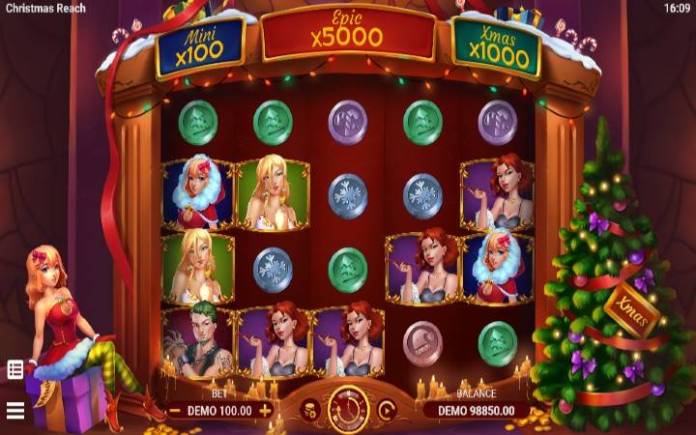Open the hamburger menu
696x435 pixels.
[x=15, y=410]
